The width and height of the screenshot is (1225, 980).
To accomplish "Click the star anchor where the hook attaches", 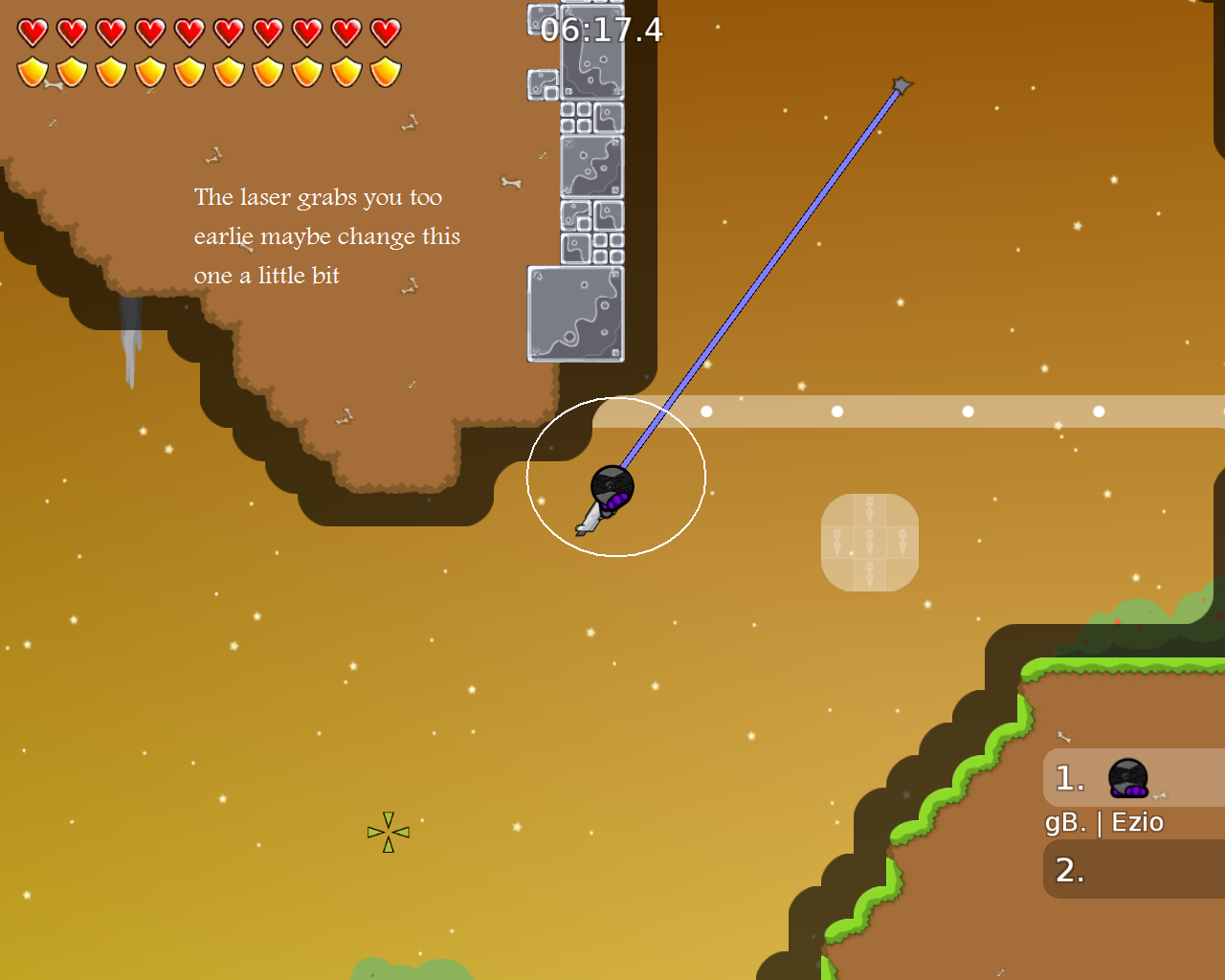I will pyautogui.click(x=901, y=85).
